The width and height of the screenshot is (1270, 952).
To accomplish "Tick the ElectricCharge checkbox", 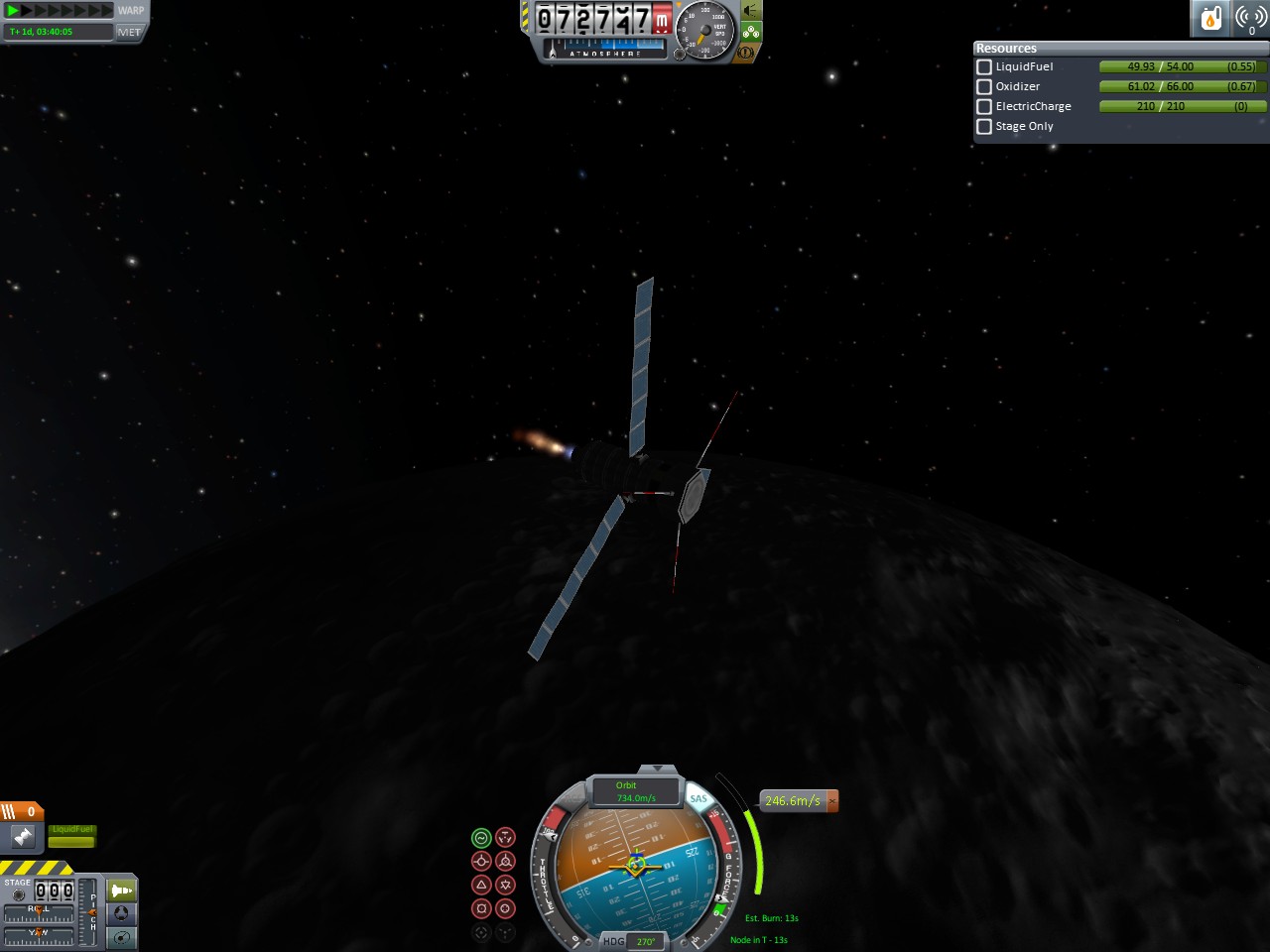I will [x=984, y=107].
